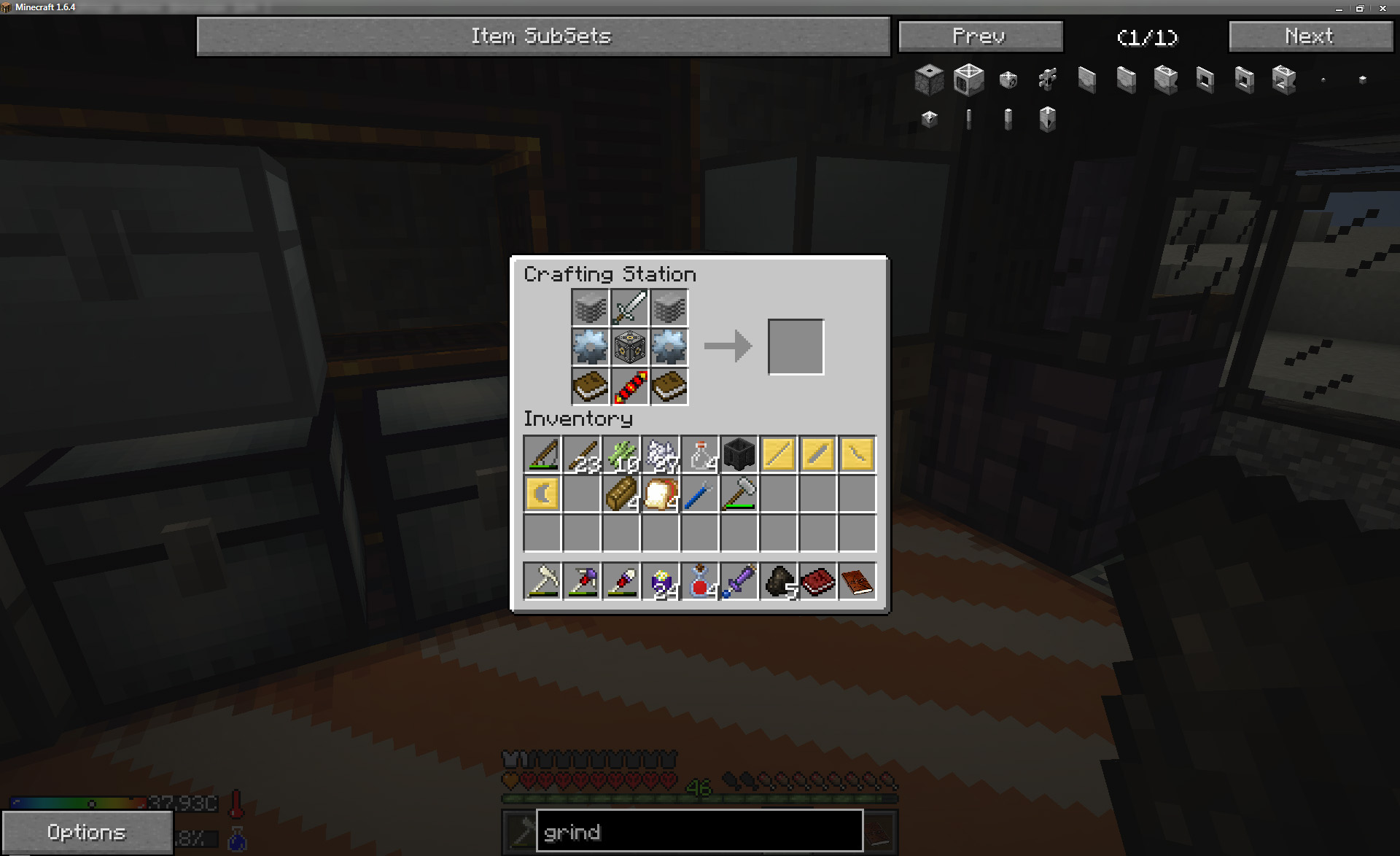This screenshot has height=856, width=1400.
Task: Open the Item SubSets dropdown
Action: [542, 36]
